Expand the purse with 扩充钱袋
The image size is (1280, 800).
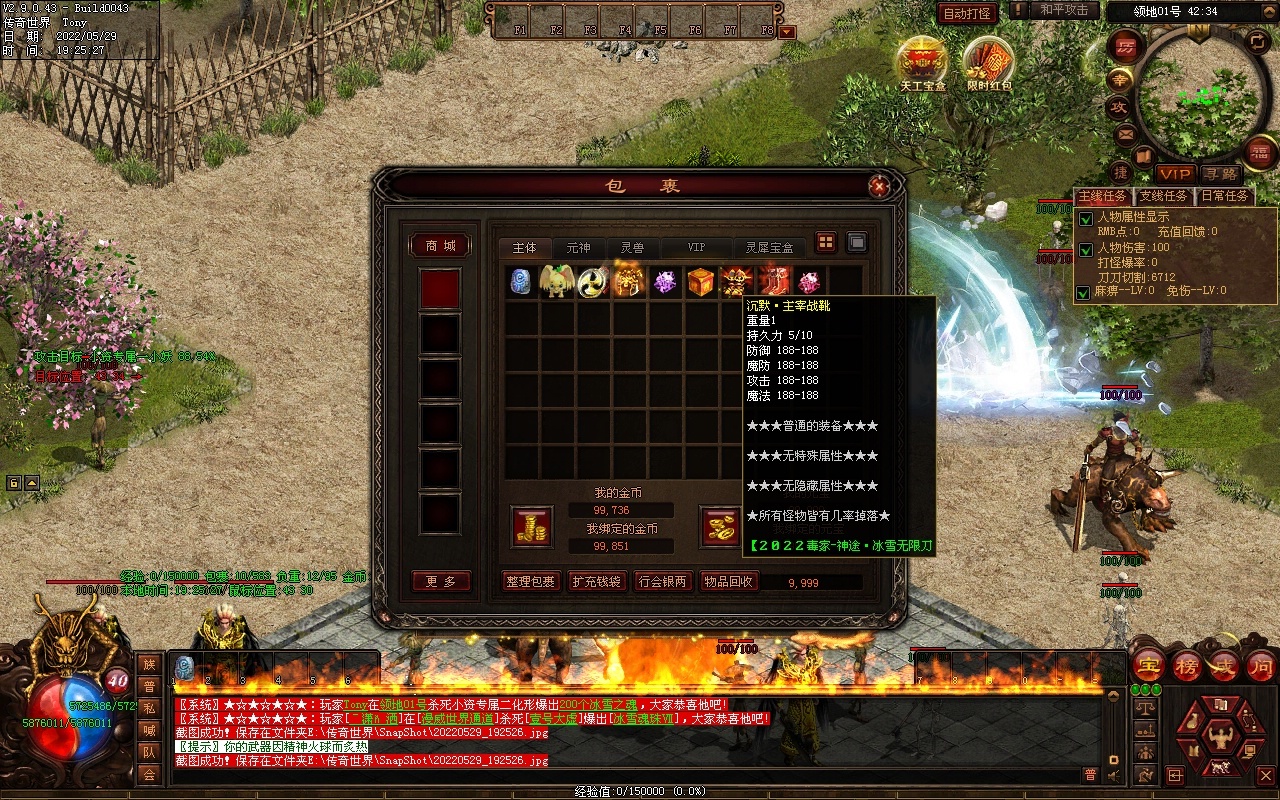tap(596, 582)
